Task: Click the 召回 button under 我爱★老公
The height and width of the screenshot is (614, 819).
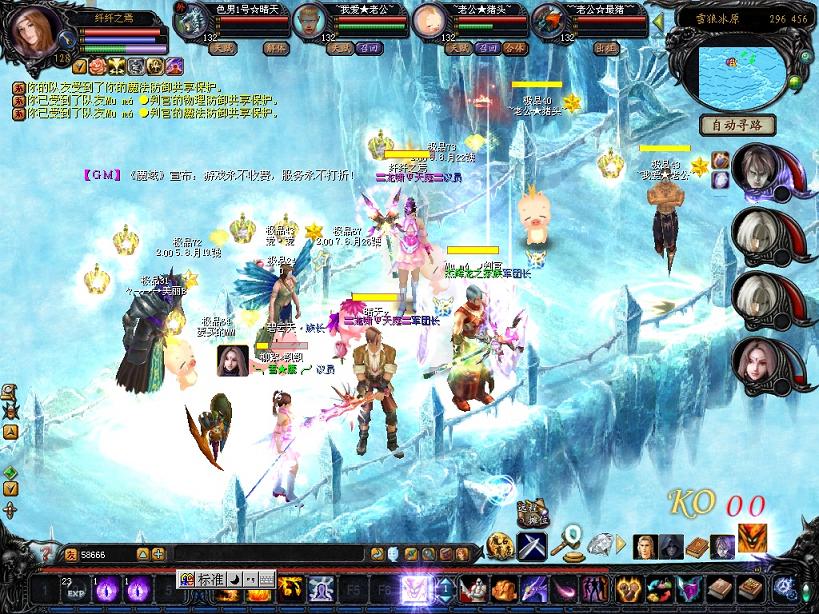Action: (x=370, y=47)
